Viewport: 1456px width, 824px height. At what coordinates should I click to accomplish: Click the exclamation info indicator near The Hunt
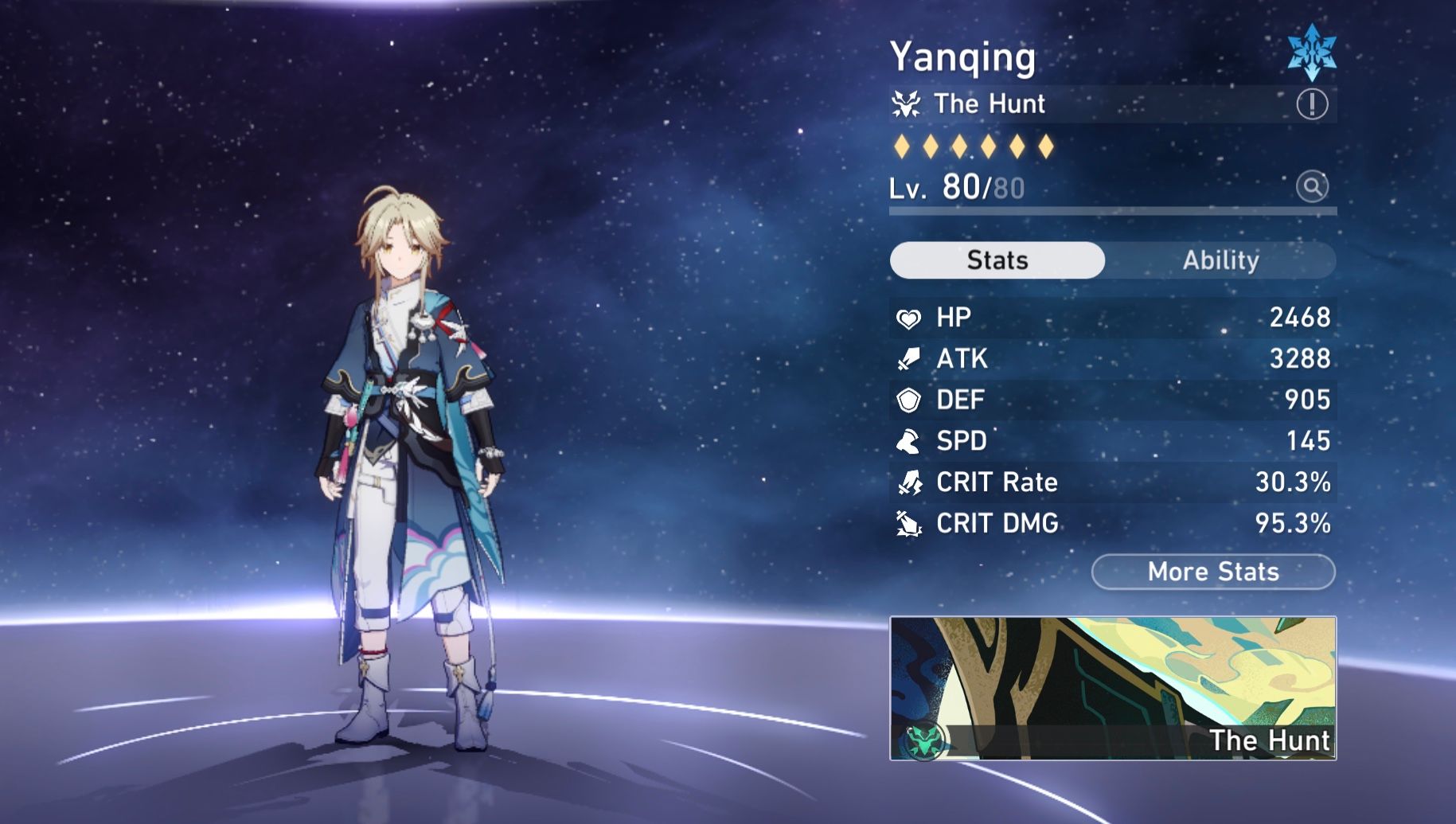(x=1313, y=103)
